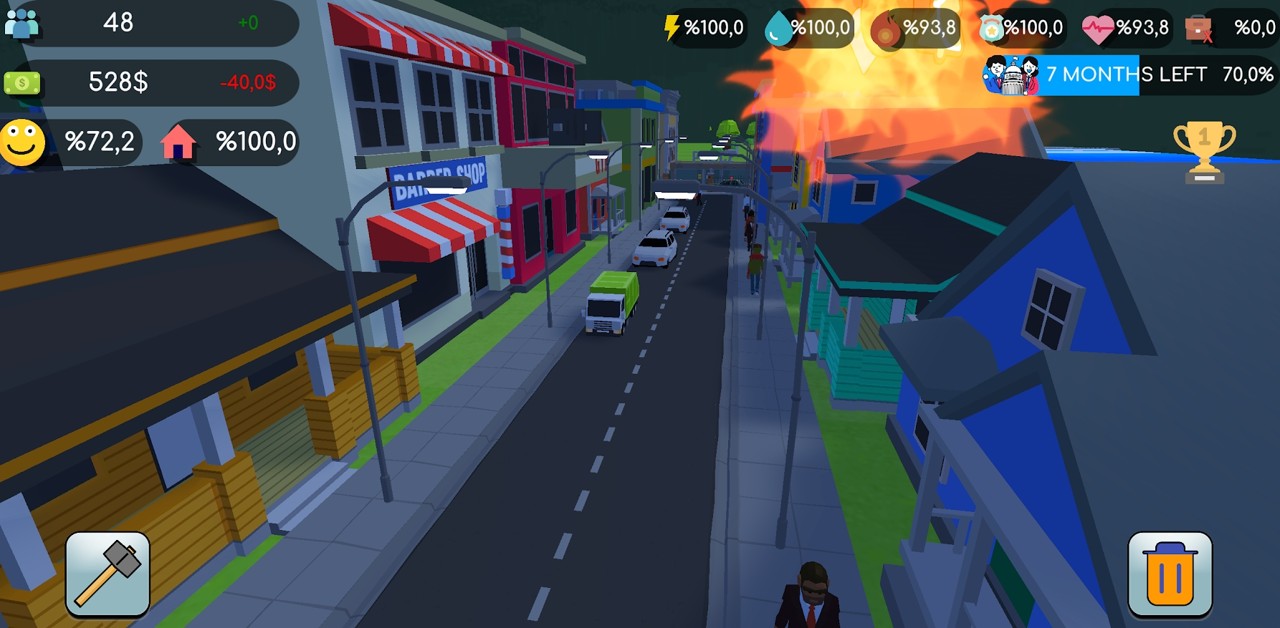Open the fire safety indicator
Viewport: 1280px width, 628px height.
(914, 28)
